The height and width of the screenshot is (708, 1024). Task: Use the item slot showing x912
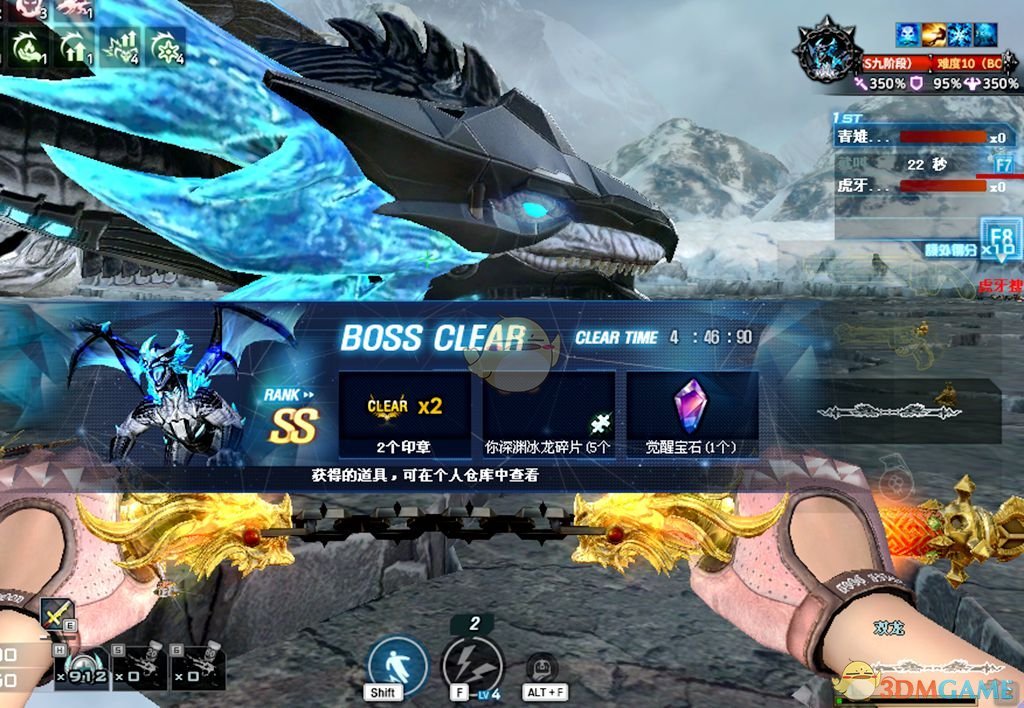[x=85, y=663]
